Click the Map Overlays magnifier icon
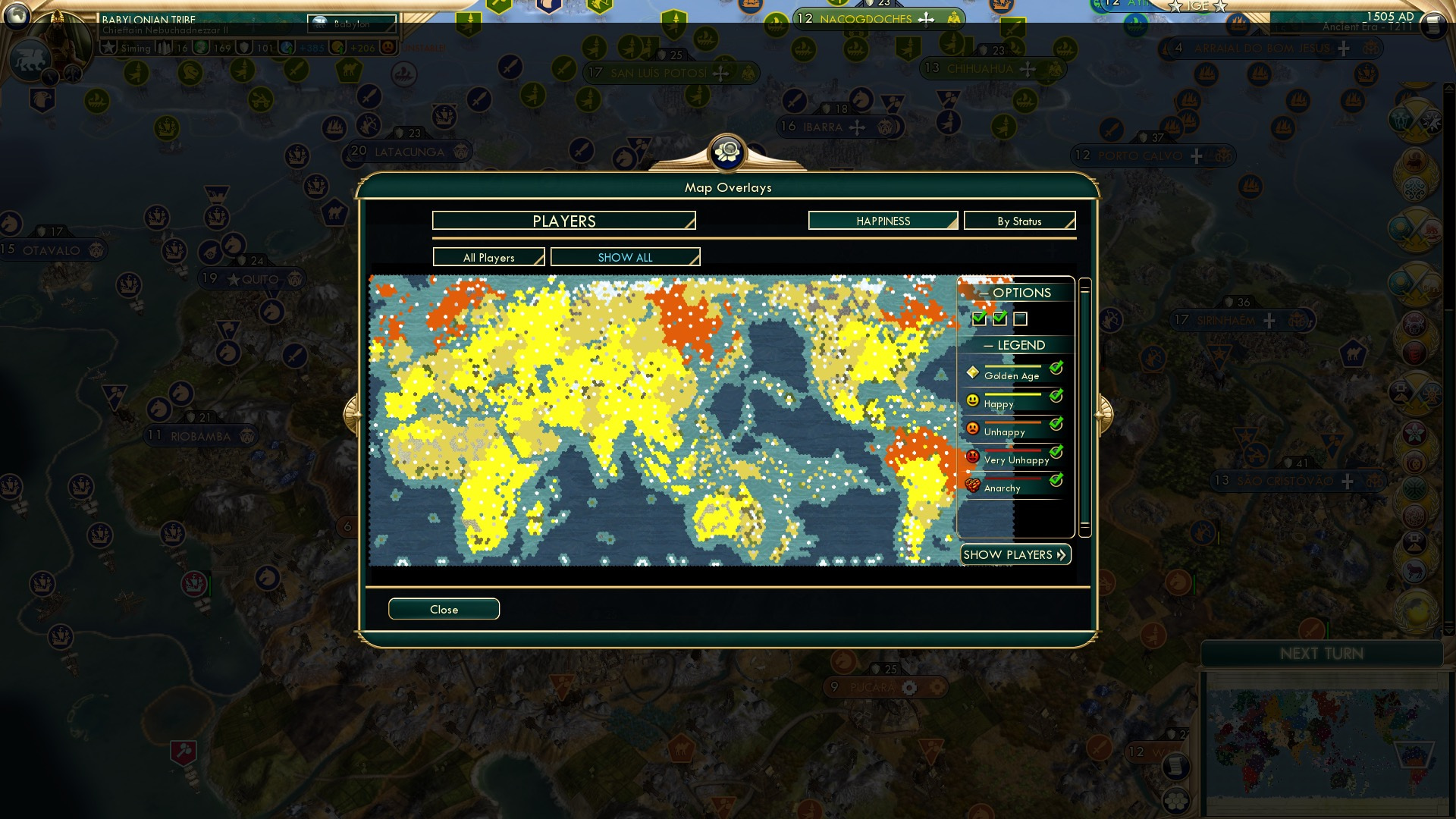1456x819 pixels. 727,152
